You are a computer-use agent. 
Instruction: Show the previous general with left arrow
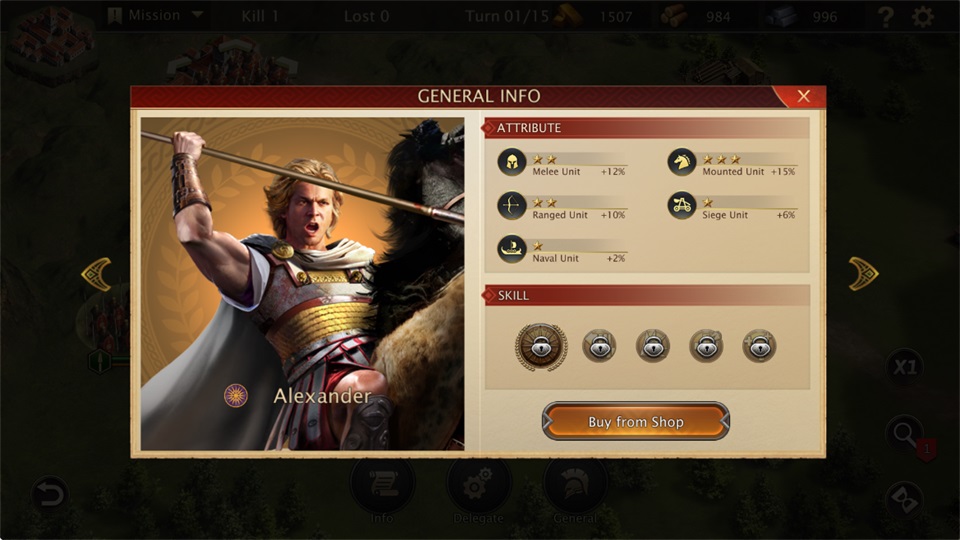point(96,273)
